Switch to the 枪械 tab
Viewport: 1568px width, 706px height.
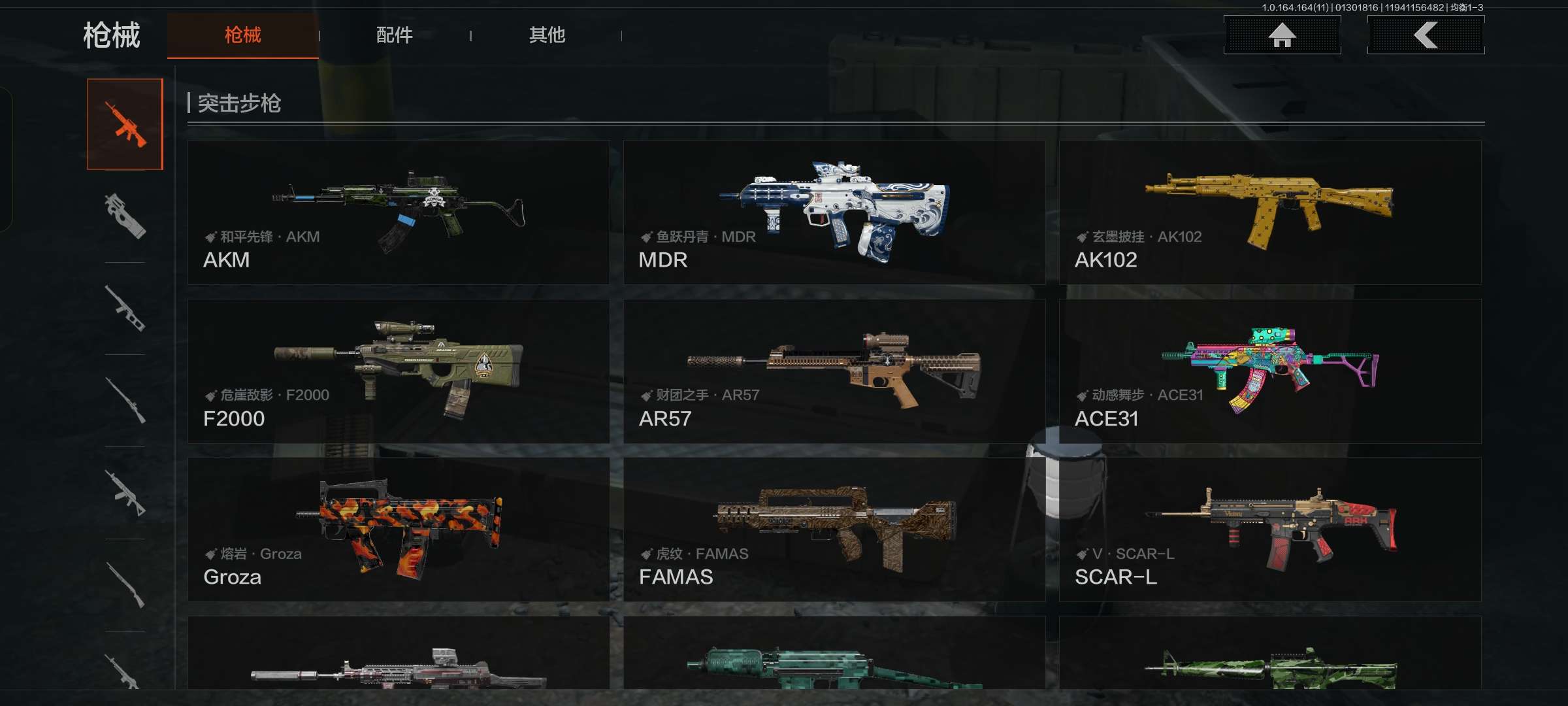pos(242,35)
